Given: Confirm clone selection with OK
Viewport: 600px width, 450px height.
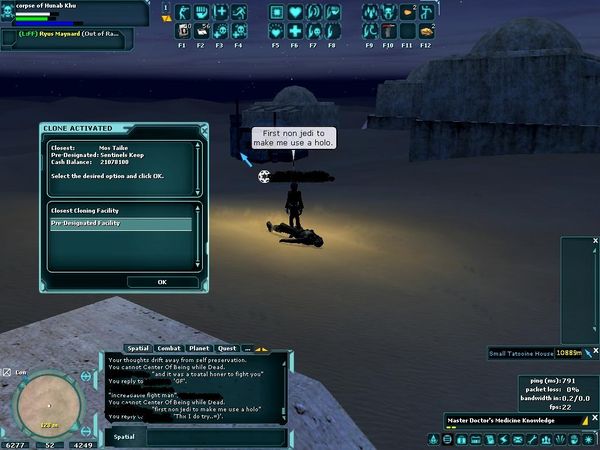Looking at the screenshot, I should (162, 282).
